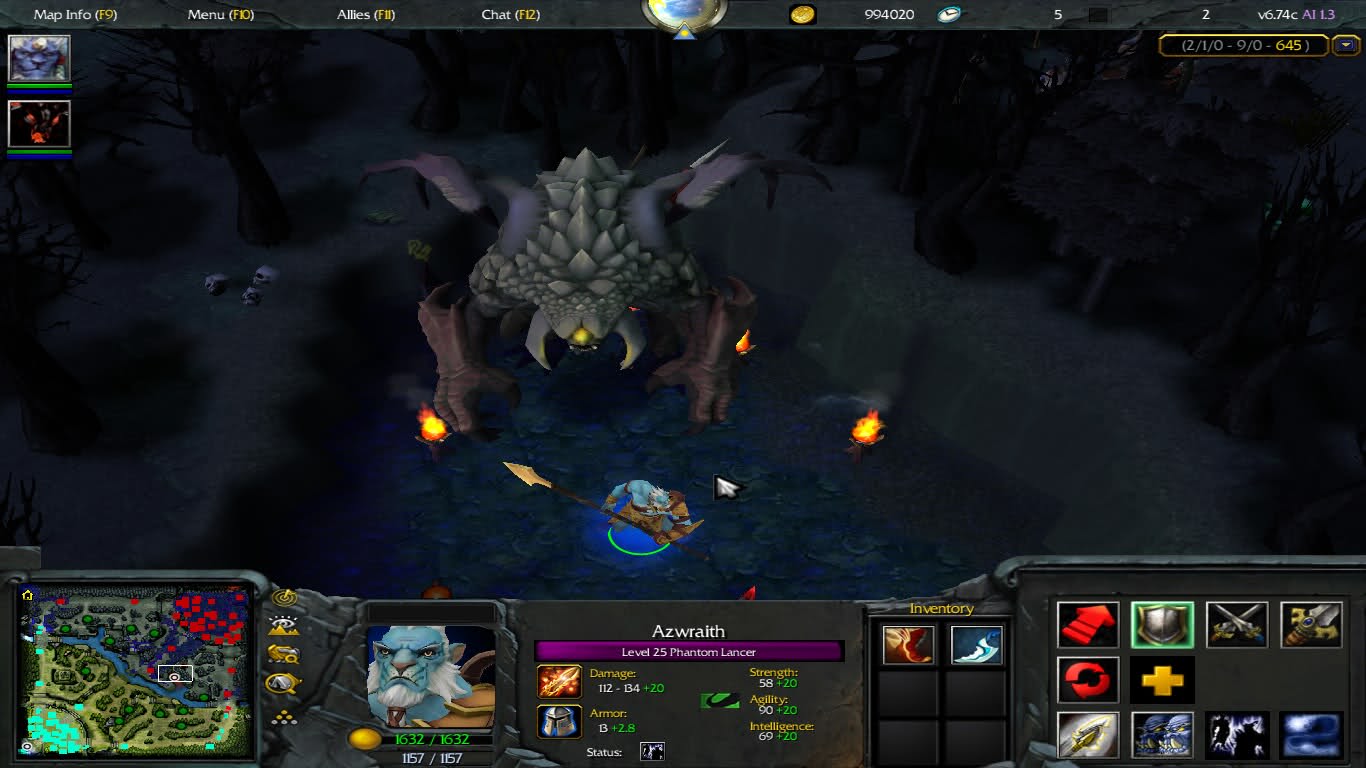This screenshot has width=1366, height=768.
Task: Click the yellow plus Attribute Bonus icon
Action: (1162, 679)
